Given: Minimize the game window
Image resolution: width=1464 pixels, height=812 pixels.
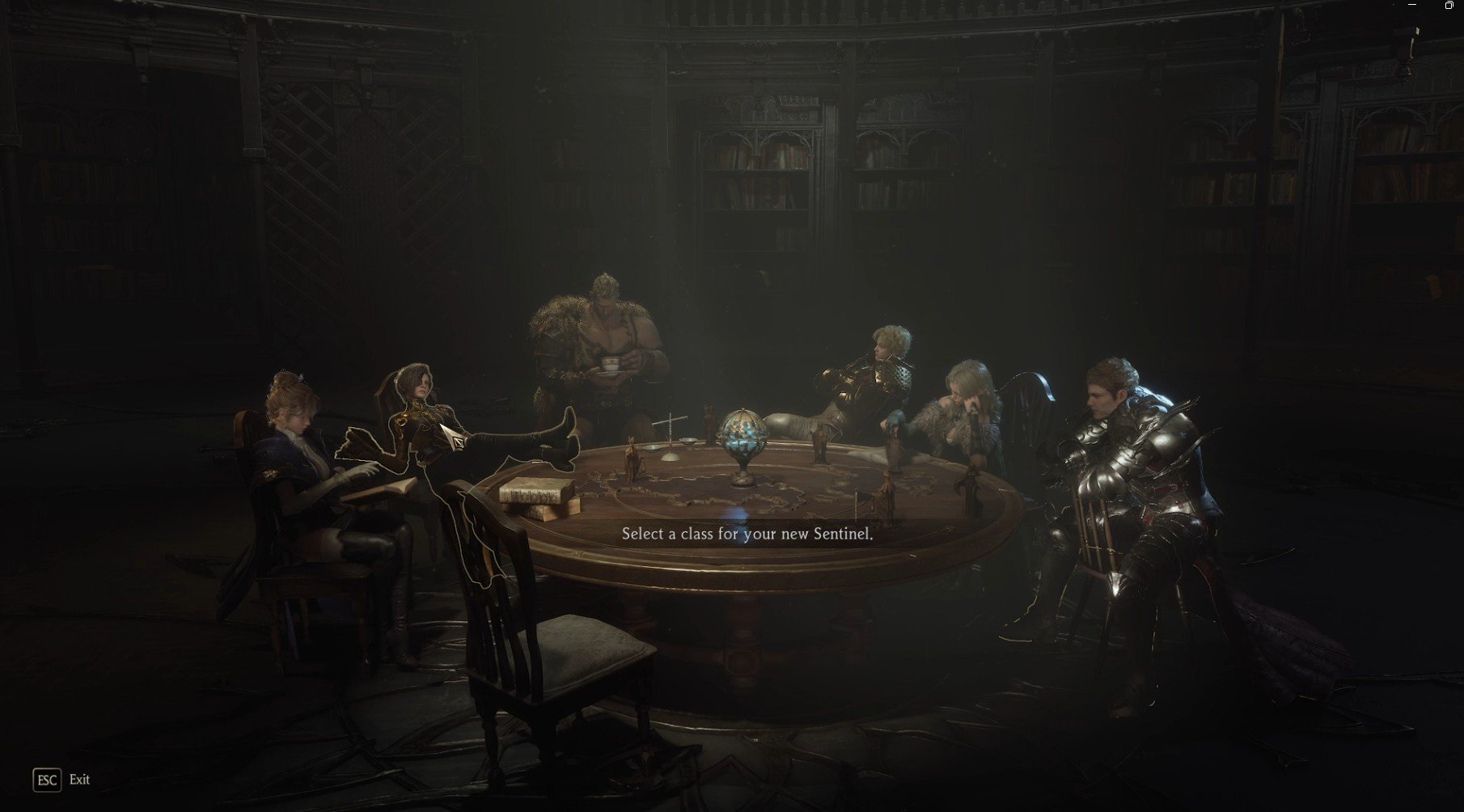Looking at the screenshot, I should point(1413,5).
